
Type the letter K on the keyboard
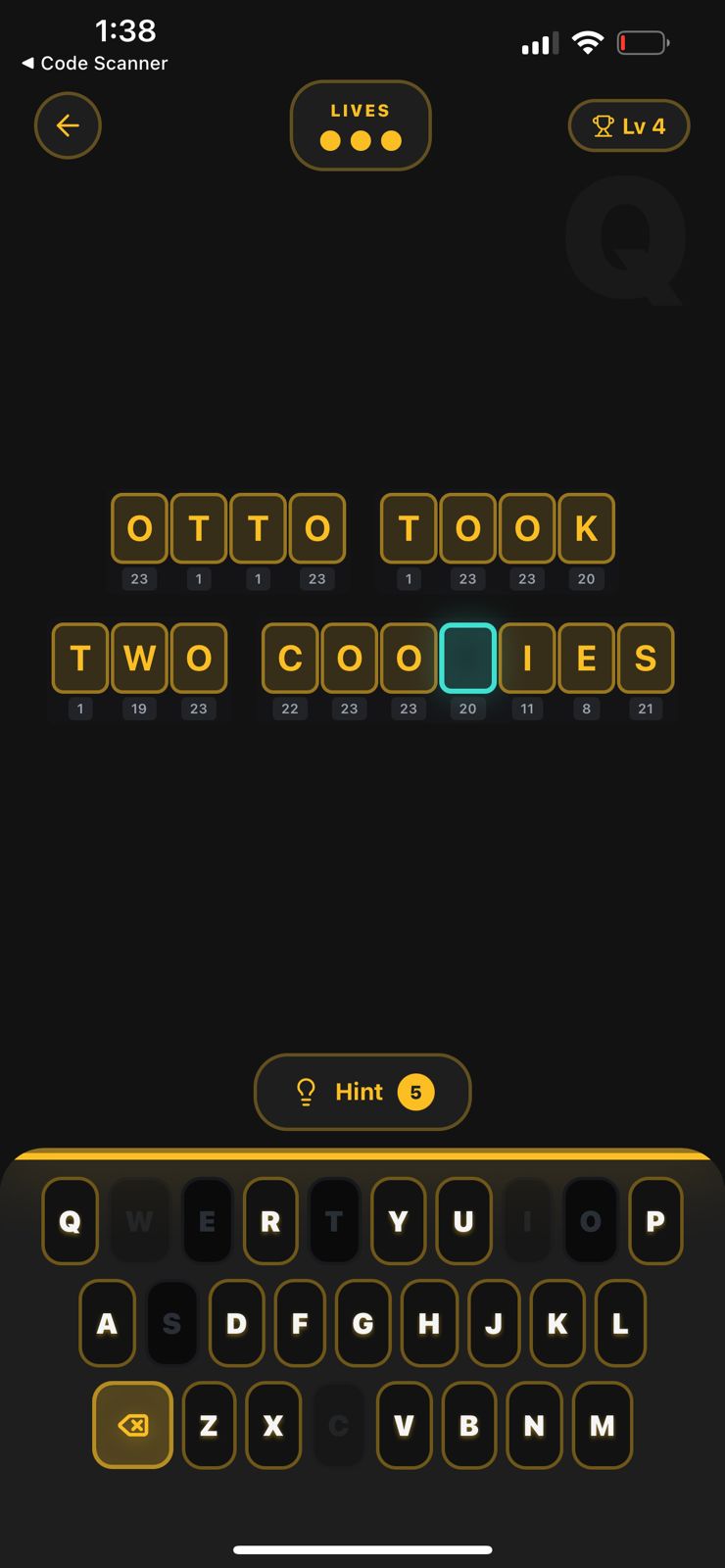(557, 1323)
